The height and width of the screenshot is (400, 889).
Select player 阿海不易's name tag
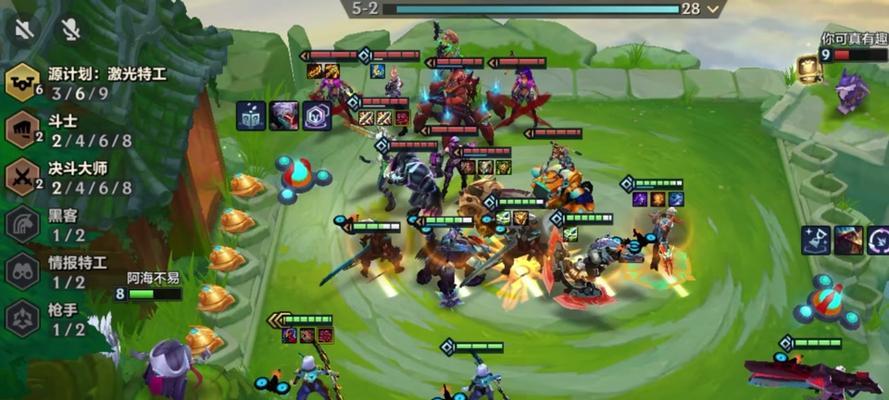pos(153,278)
